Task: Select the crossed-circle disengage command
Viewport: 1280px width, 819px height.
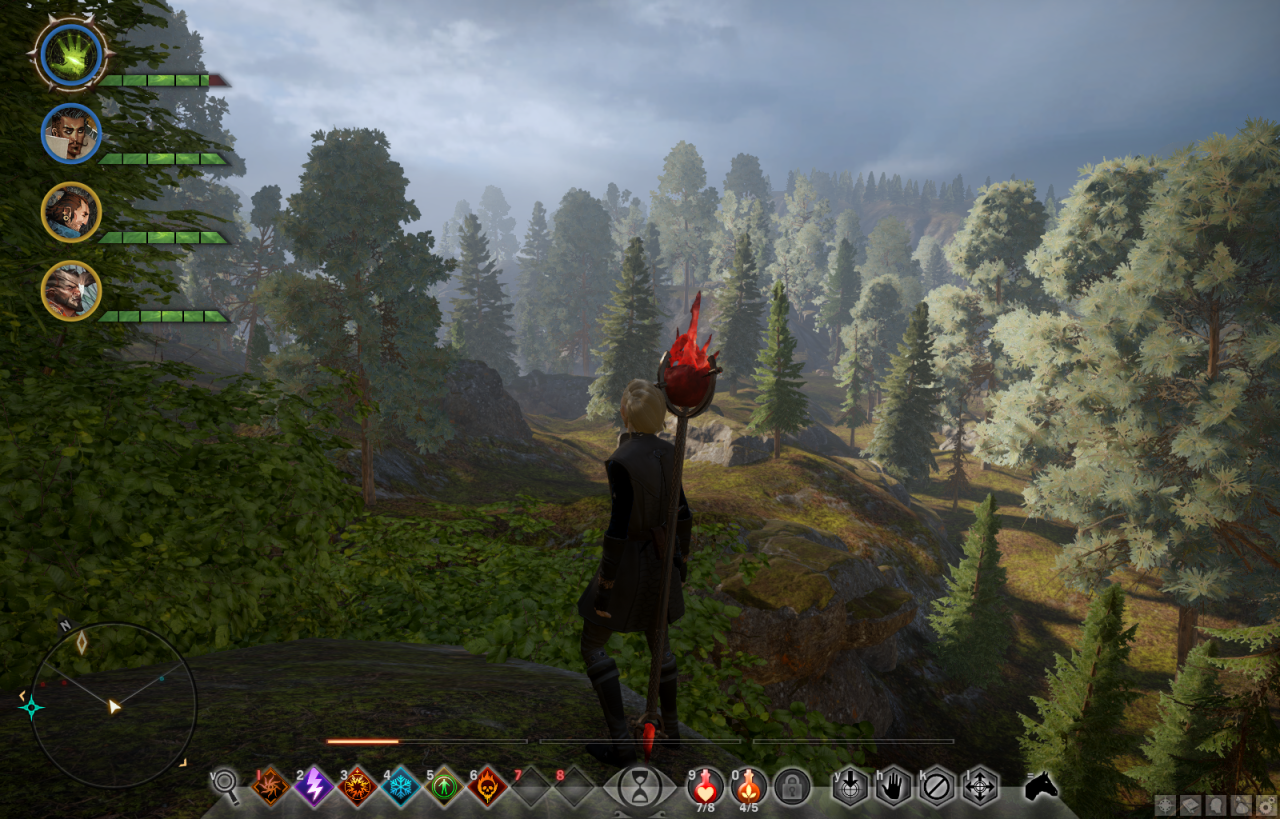Action: pos(937,786)
